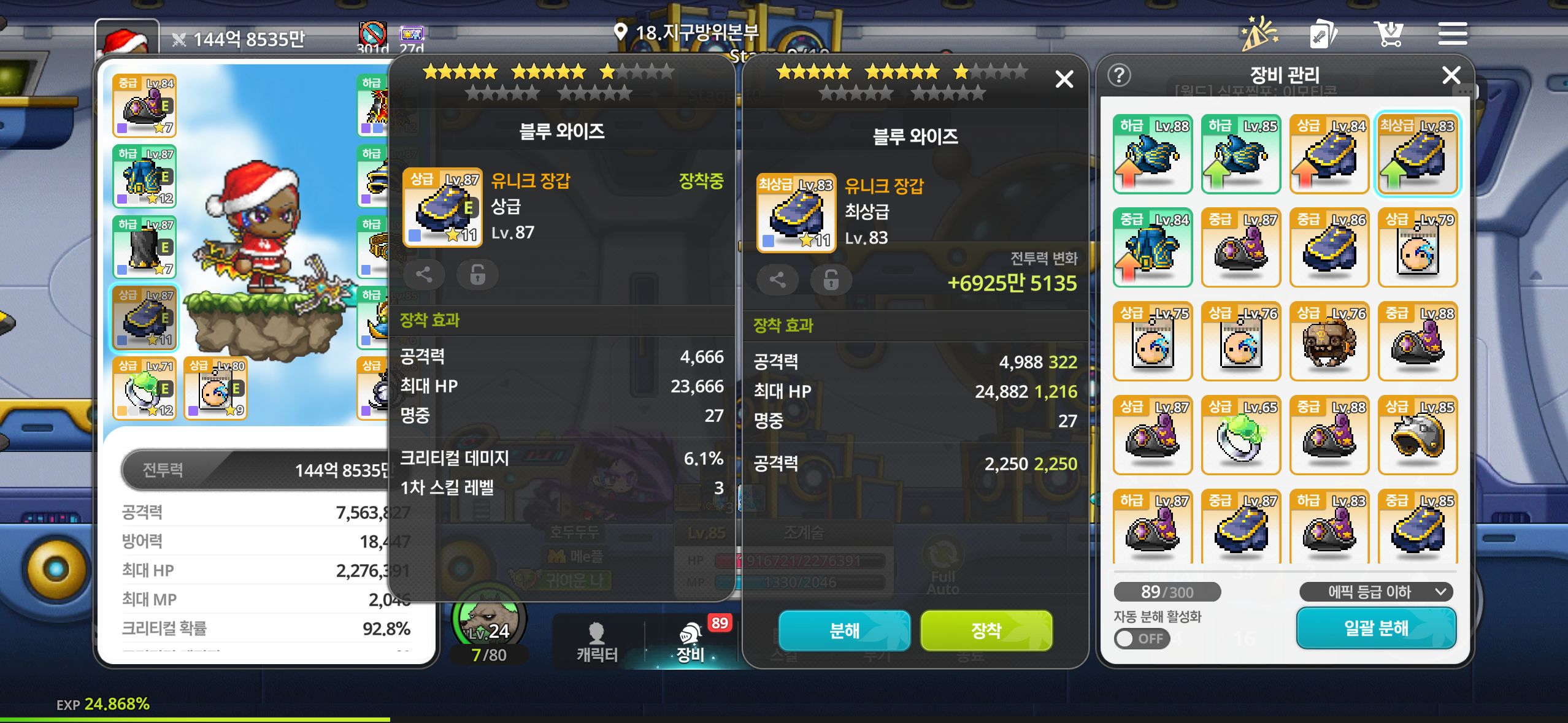1568x723 pixels.
Task: Open the 에픽 등급 이하 dropdown
Action: (x=1376, y=592)
